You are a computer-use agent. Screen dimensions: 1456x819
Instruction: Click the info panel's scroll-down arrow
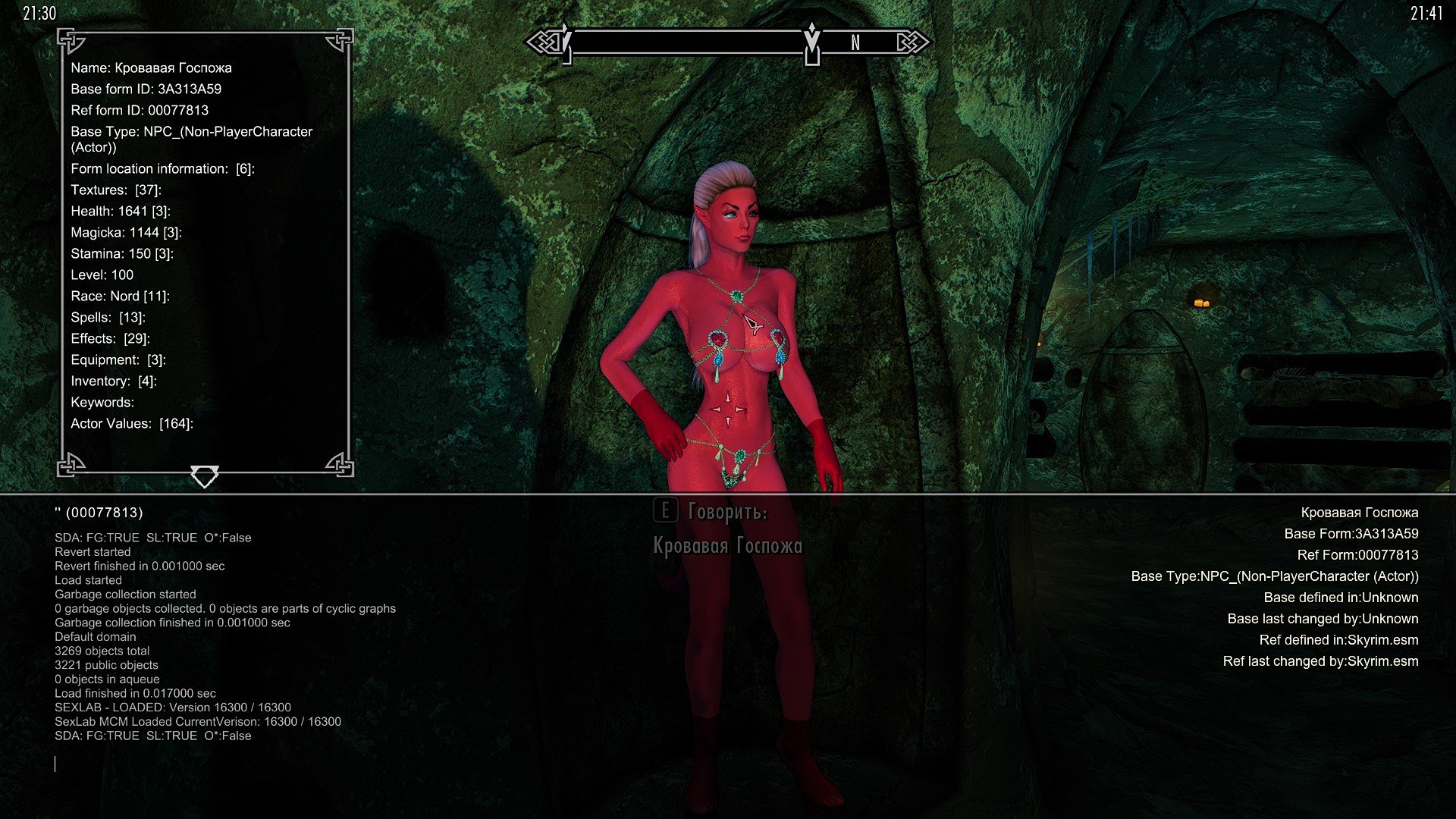pos(204,476)
